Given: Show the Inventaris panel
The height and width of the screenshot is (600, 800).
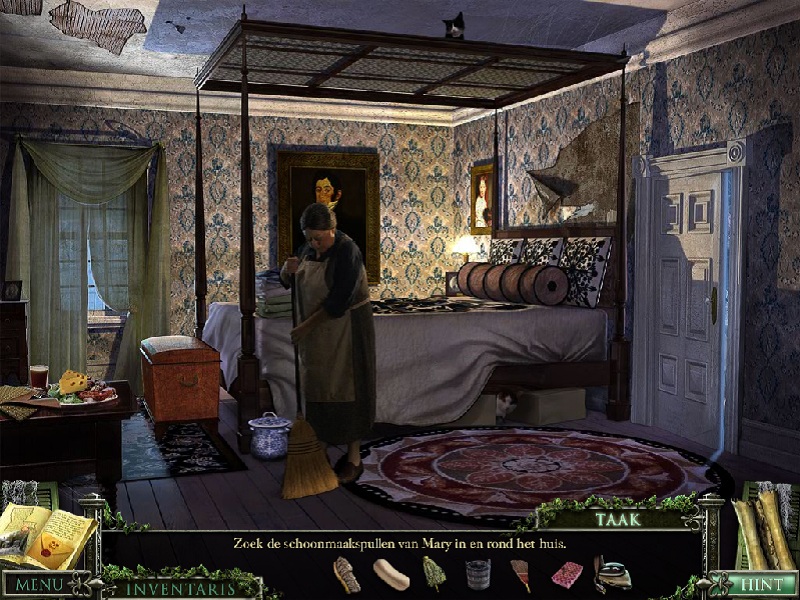Looking at the screenshot, I should tap(180, 588).
